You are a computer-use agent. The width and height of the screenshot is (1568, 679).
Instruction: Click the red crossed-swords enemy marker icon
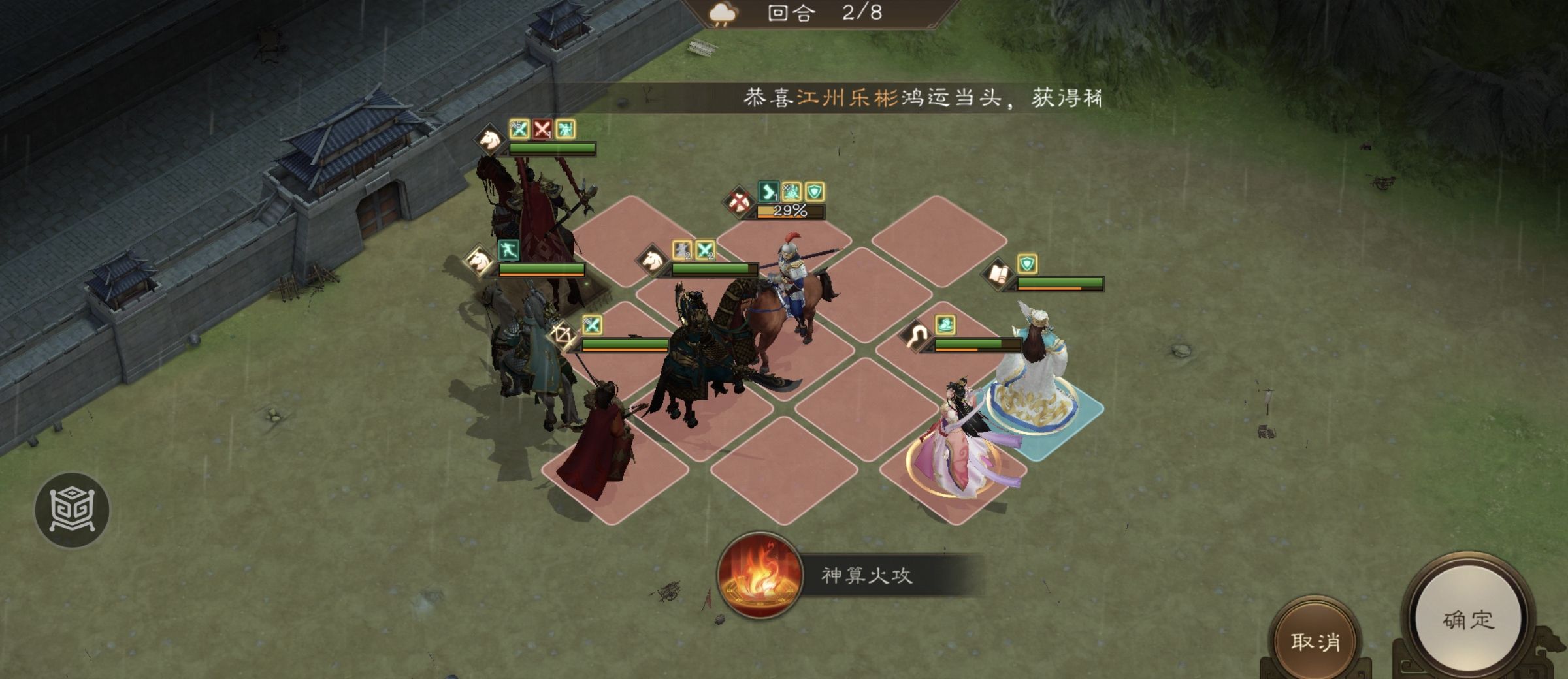tap(542, 131)
